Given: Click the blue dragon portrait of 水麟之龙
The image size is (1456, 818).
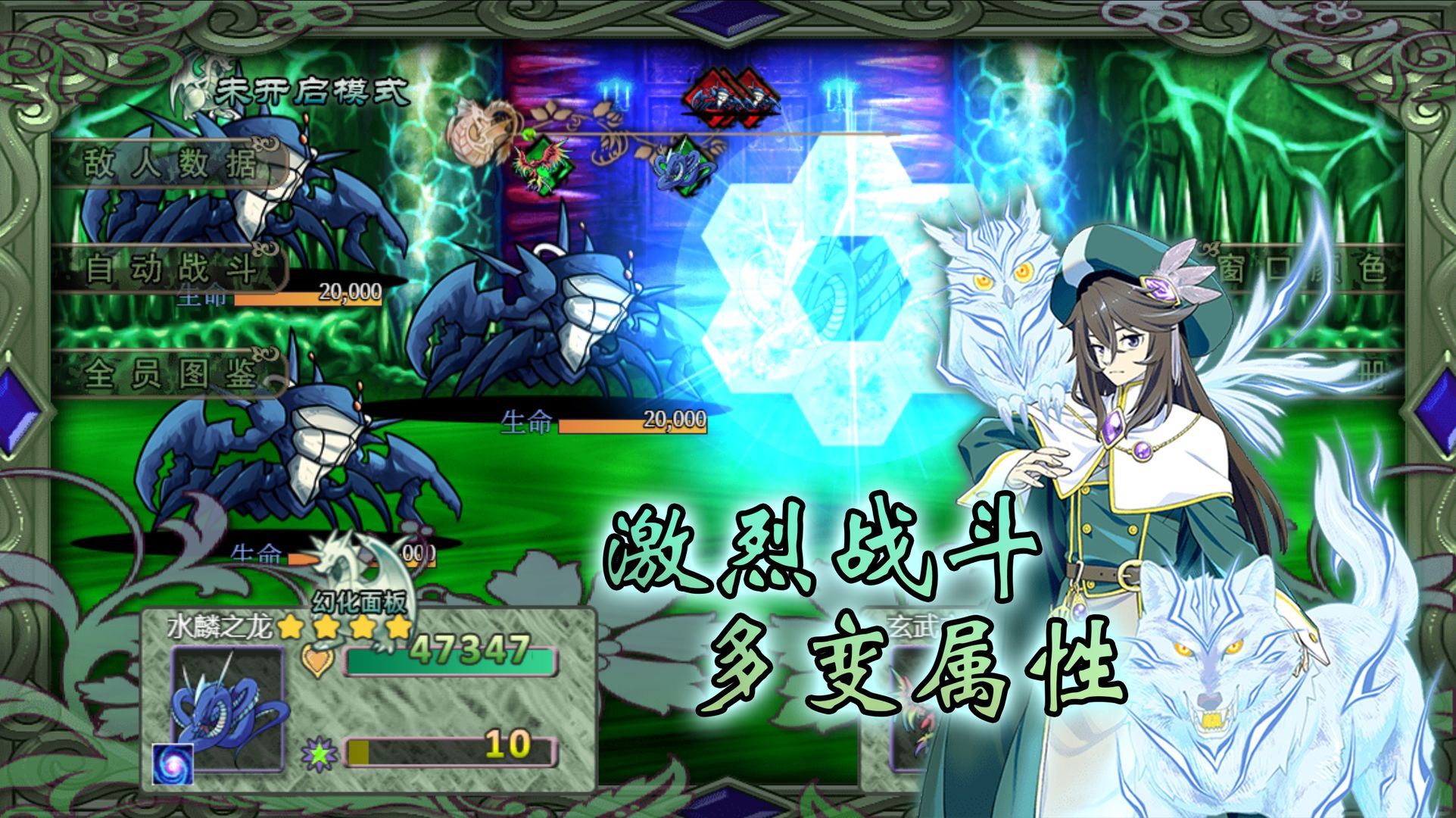Looking at the screenshot, I should coord(227,709).
